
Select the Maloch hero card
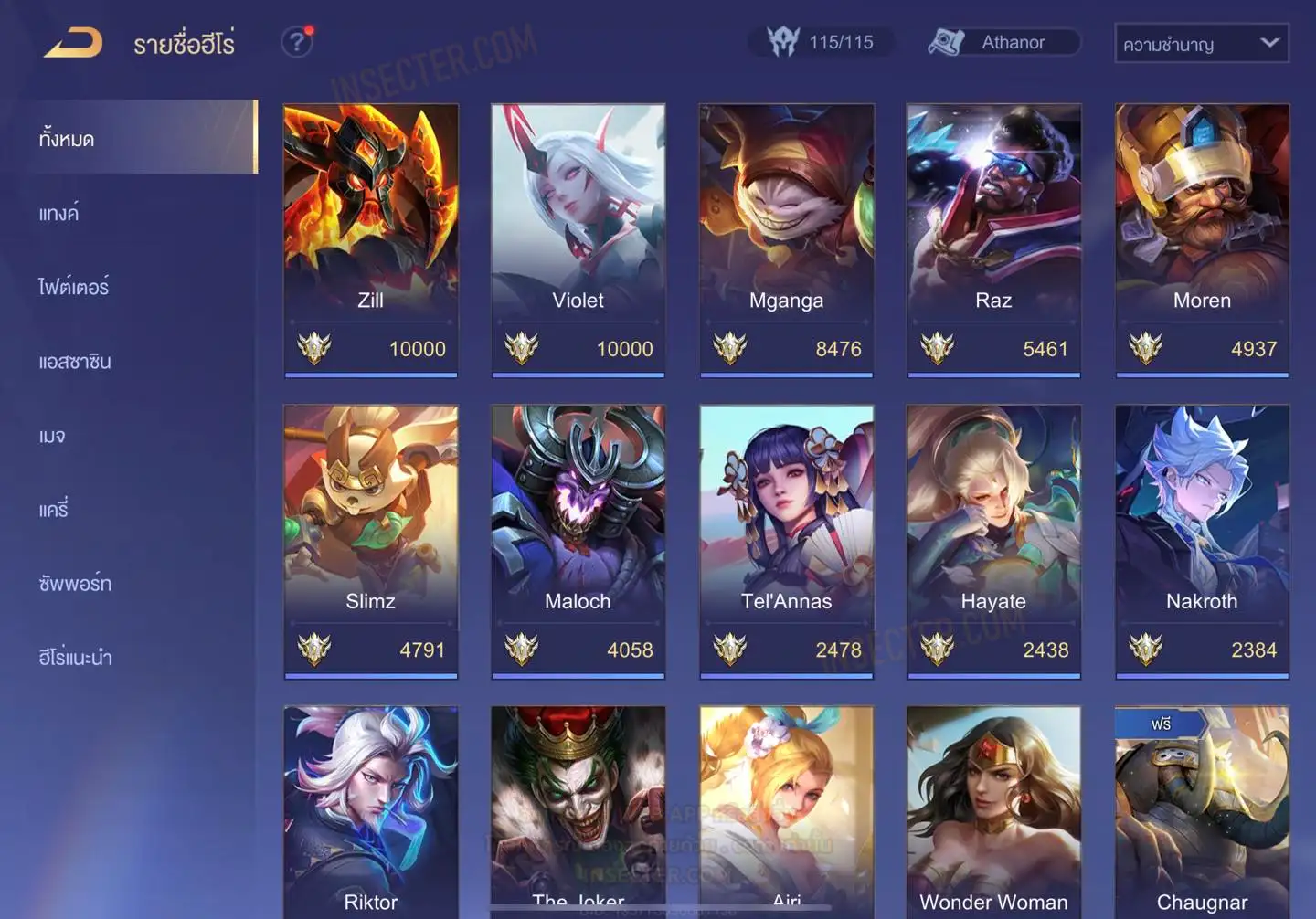click(x=578, y=541)
